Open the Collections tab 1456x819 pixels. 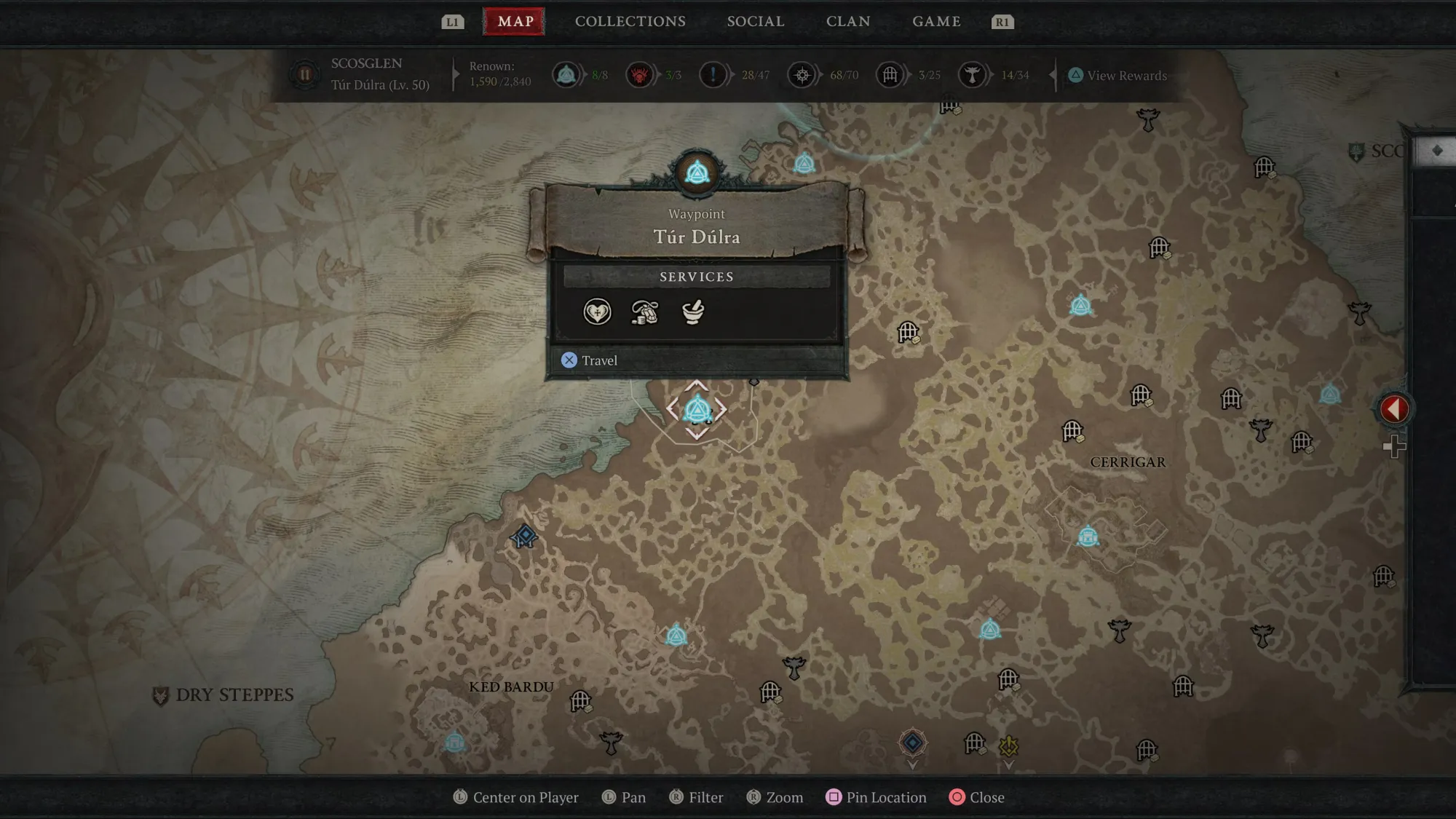point(630,22)
